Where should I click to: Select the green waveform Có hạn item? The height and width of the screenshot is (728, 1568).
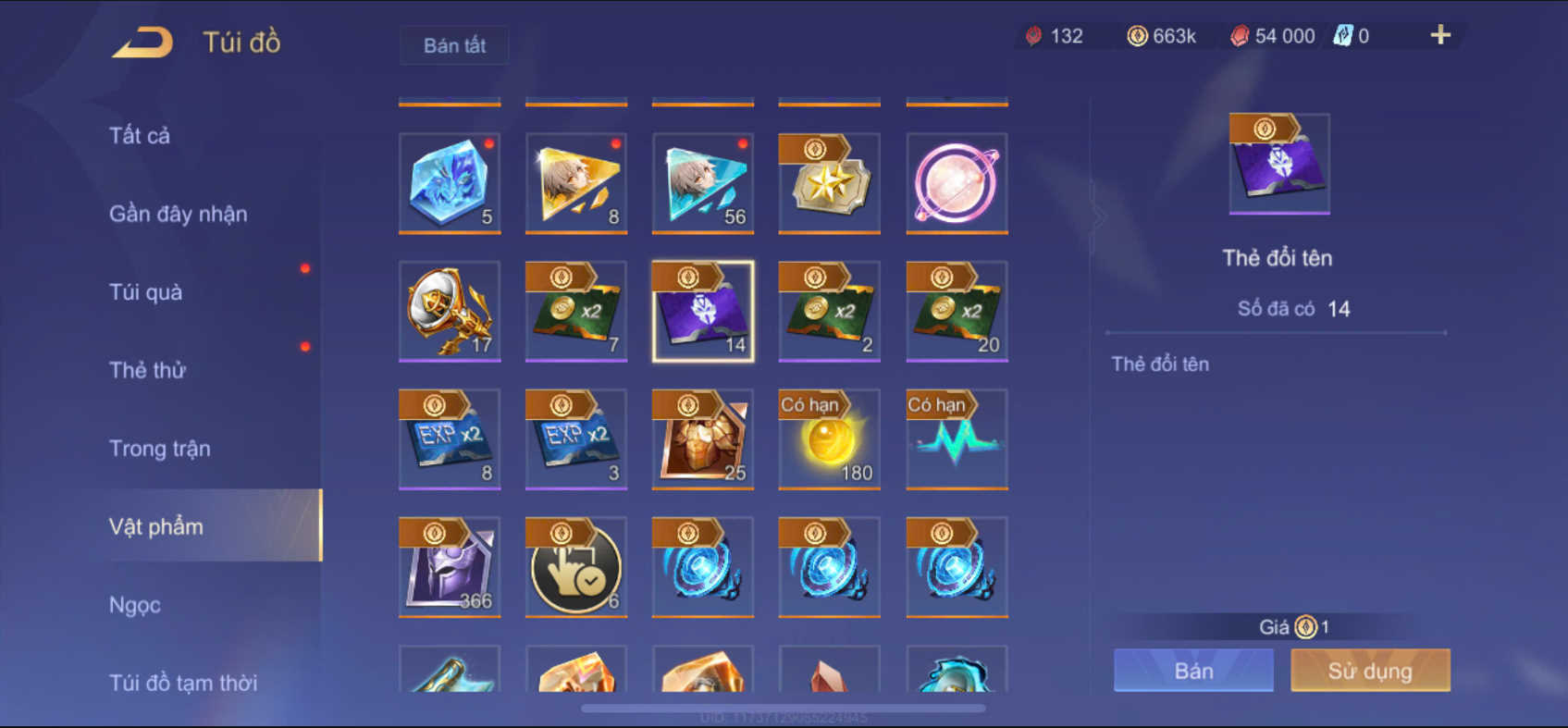tap(956, 439)
